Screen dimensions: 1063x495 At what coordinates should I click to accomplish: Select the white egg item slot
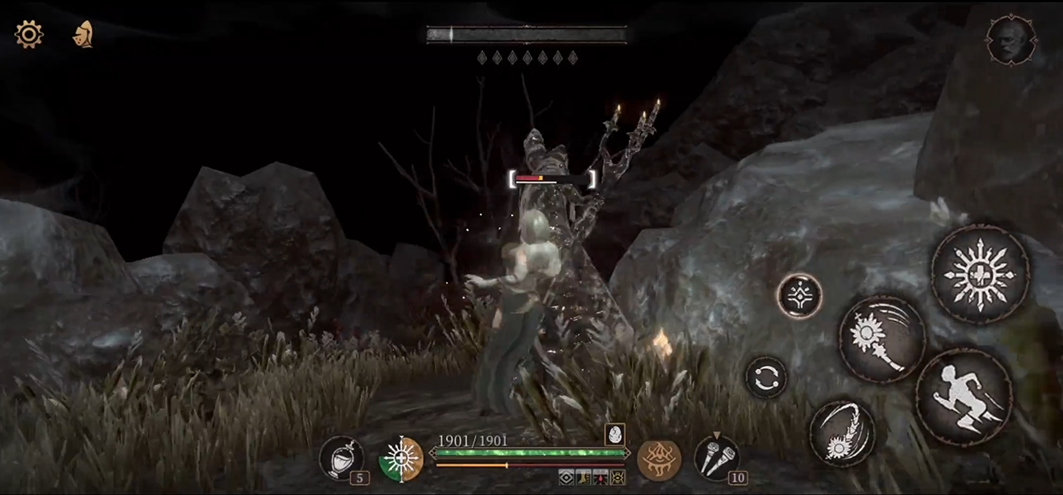tap(614, 434)
